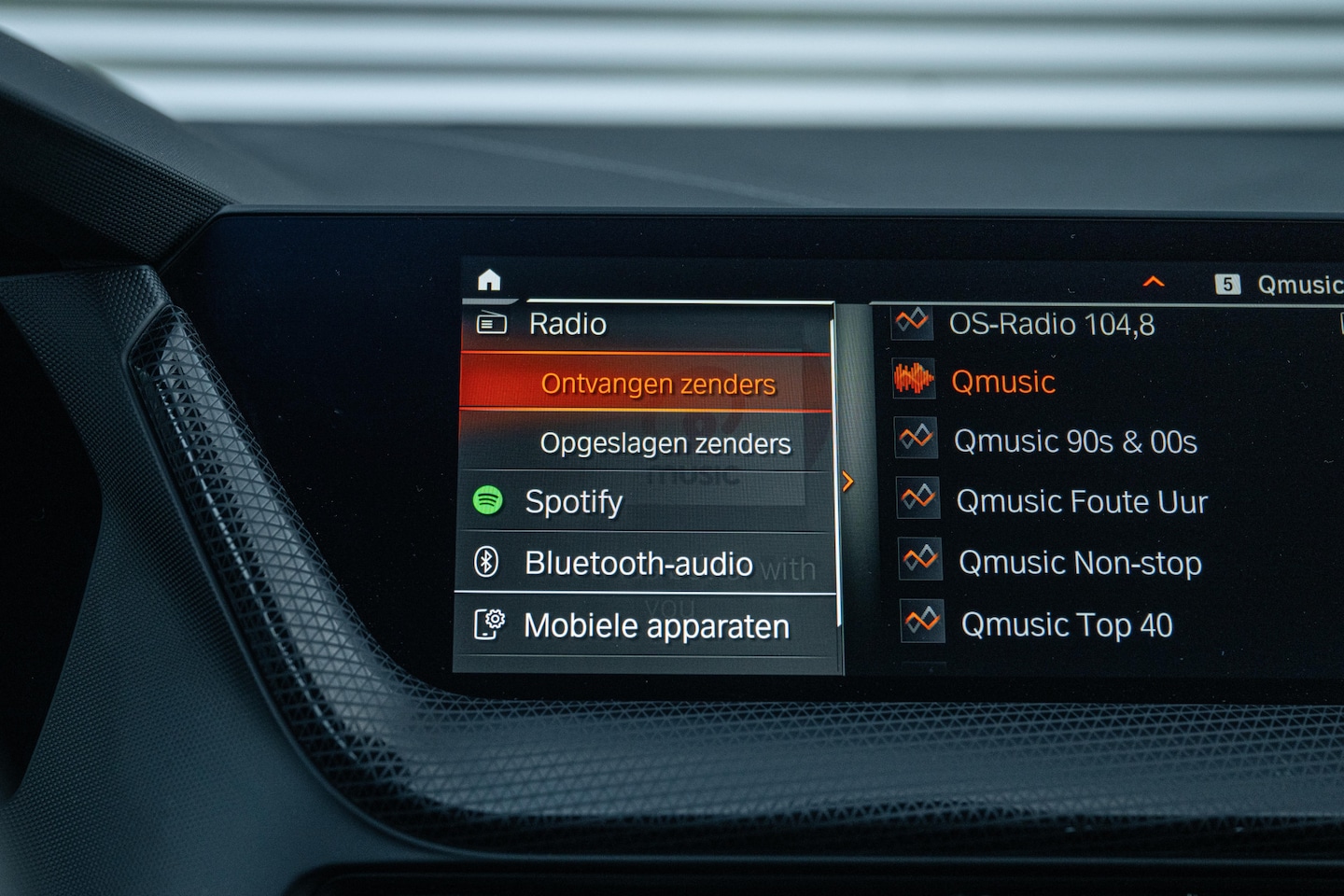The width and height of the screenshot is (1344, 896).
Task: Select Ontvangen zenders option
Action: click(x=657, y=384)
